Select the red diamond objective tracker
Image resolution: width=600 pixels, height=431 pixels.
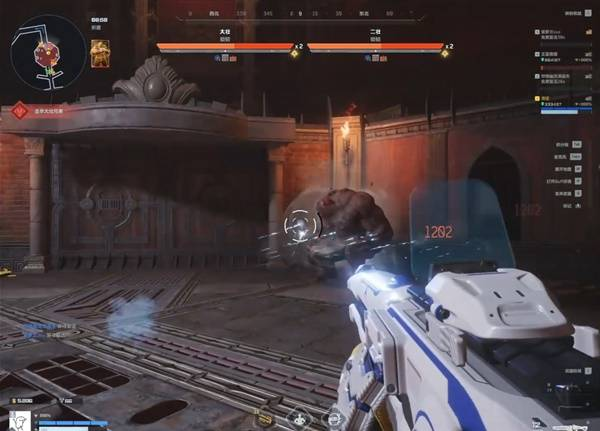click(x=20, y=110)
